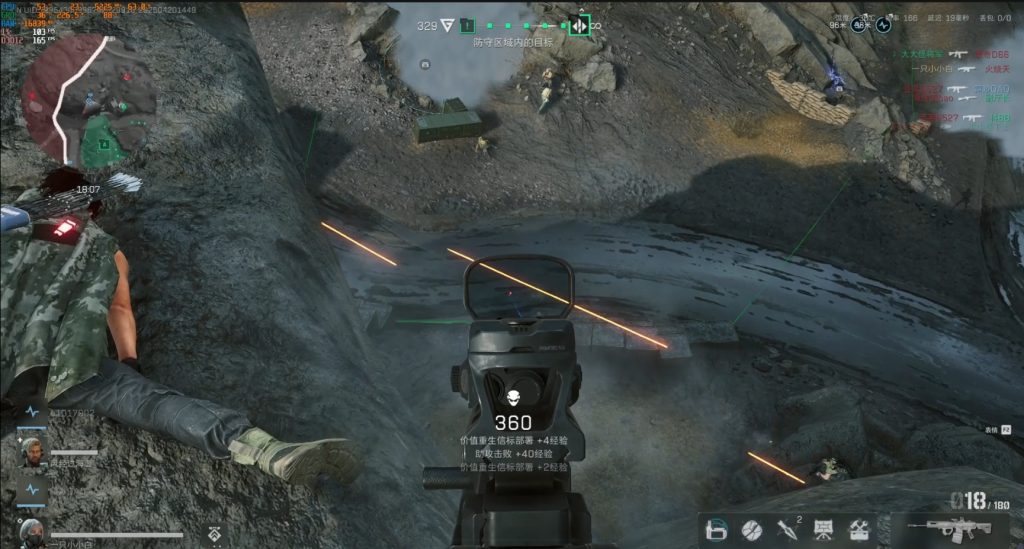Click the highlighted objective marker on progress bar
This screenshot has width=1024, height=549.
tap(580, 24)
